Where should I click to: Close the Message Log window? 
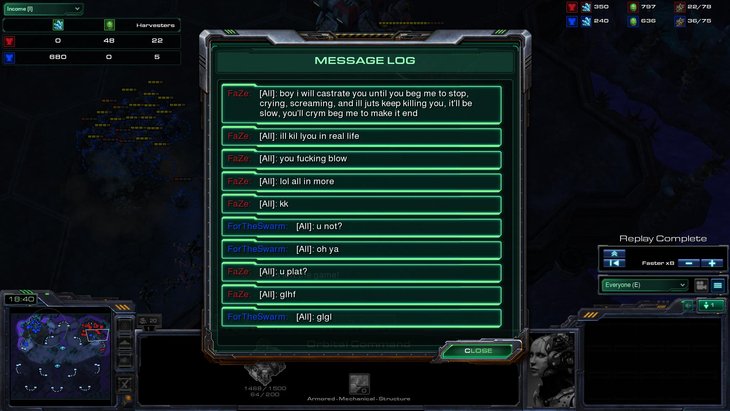[479, 351]
